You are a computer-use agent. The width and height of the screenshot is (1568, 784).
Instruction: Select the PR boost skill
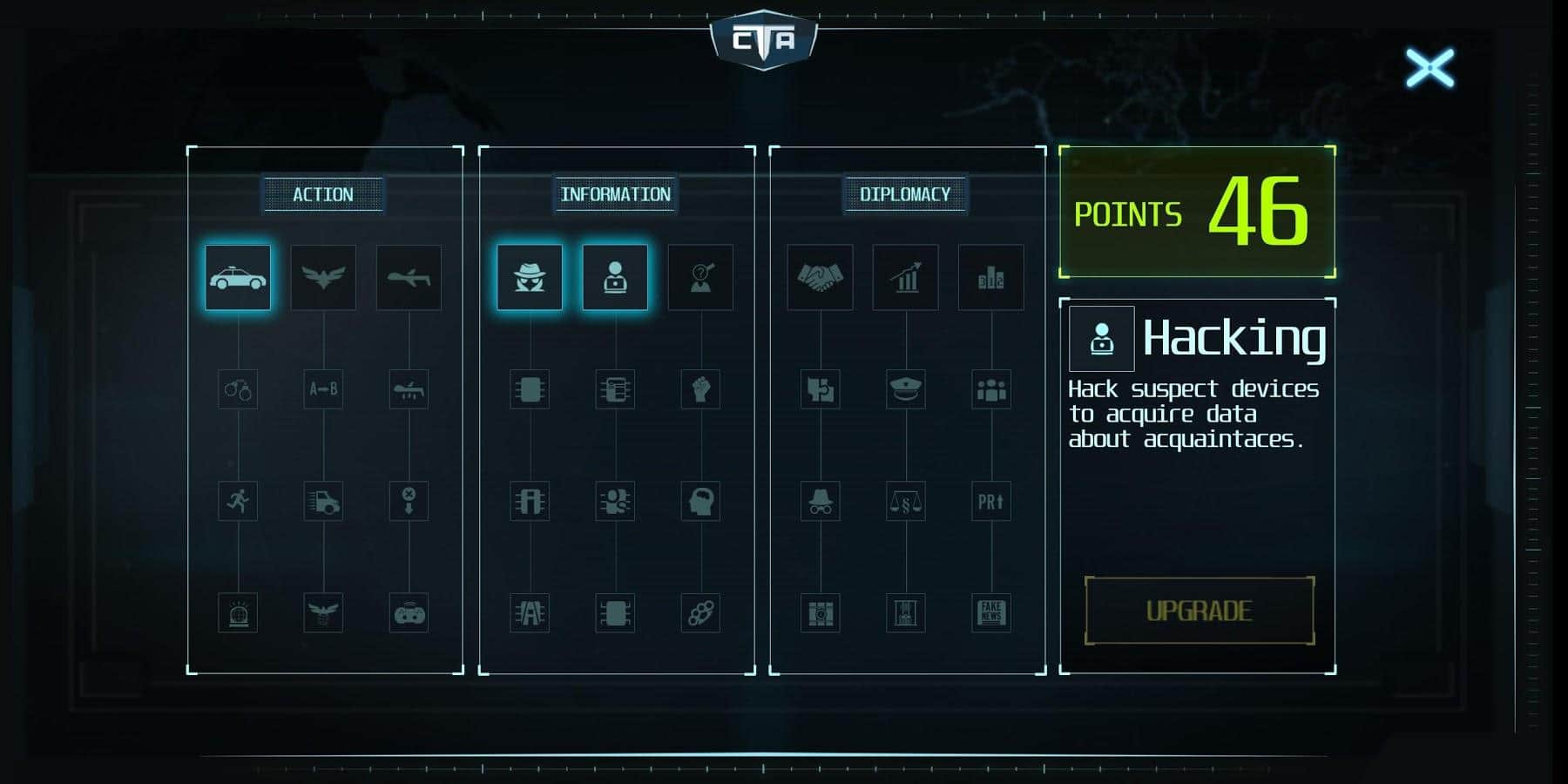click(x=990, y=501)
